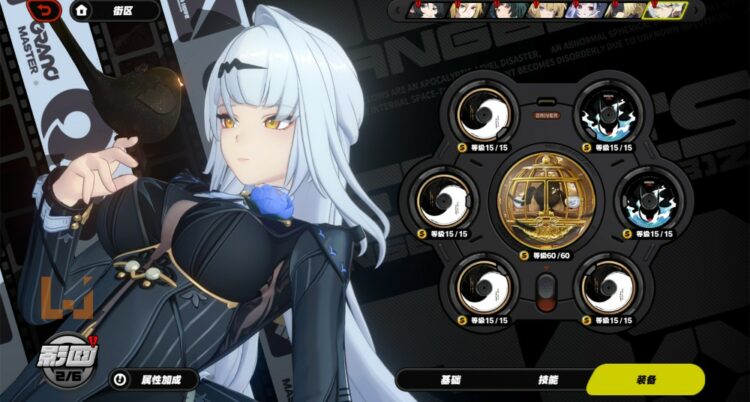Select the 装备 equipment tab

645,381
